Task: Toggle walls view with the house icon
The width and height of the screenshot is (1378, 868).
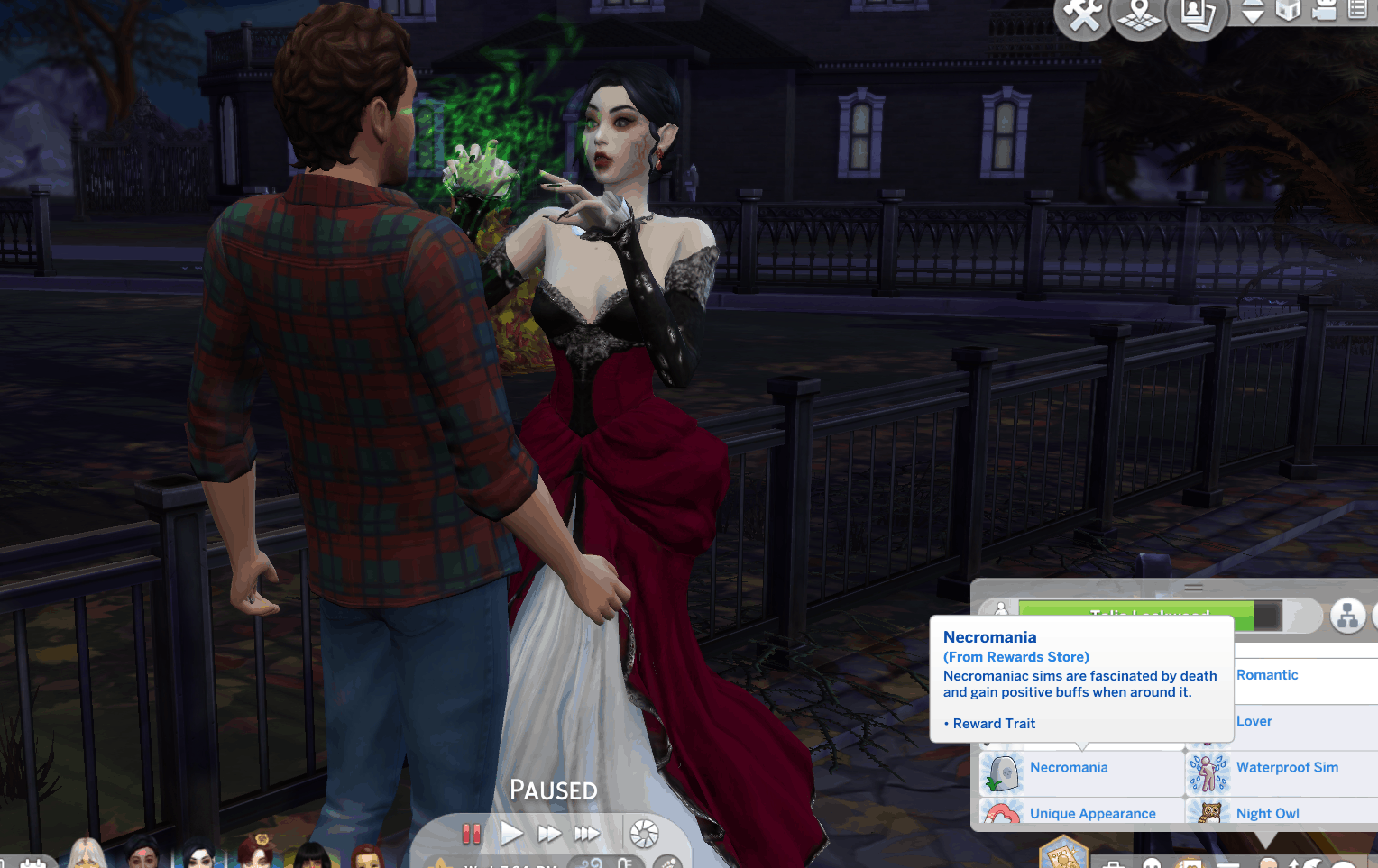Action: pos(1289,11)
